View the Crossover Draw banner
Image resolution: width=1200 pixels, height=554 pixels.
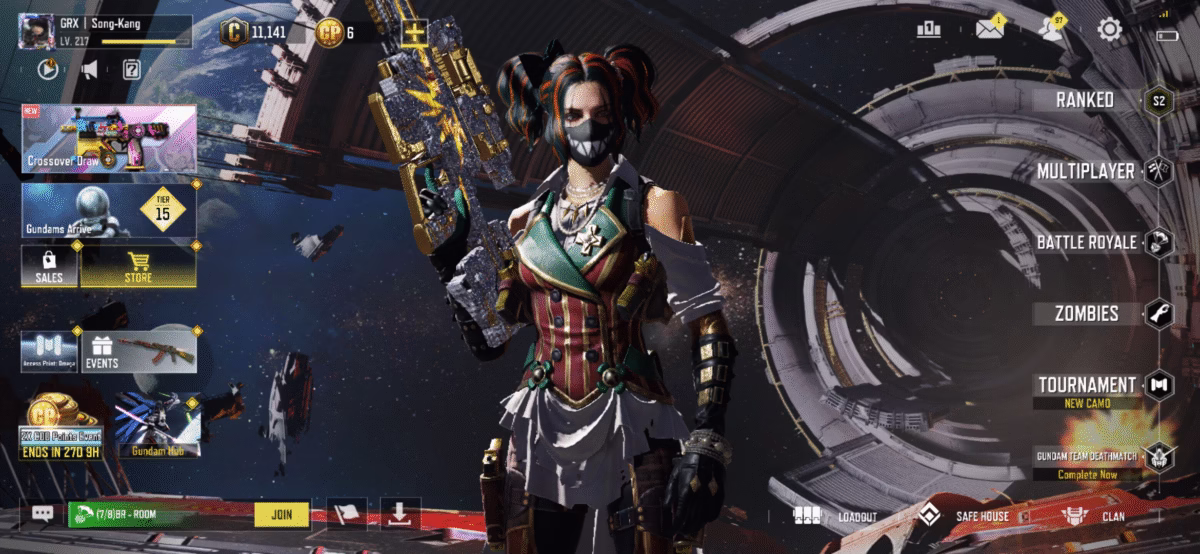coord(108,139)
